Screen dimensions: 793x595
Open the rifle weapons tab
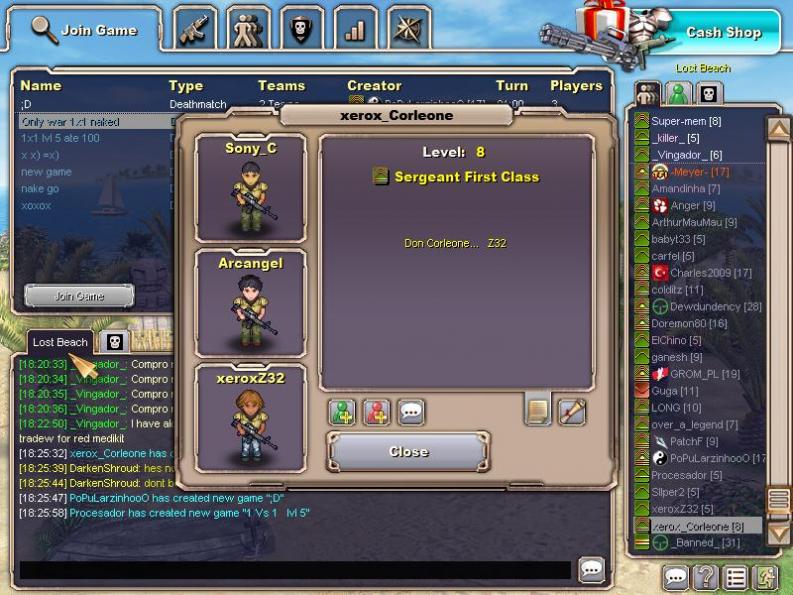pyautogui.click(x=196, y=29)
